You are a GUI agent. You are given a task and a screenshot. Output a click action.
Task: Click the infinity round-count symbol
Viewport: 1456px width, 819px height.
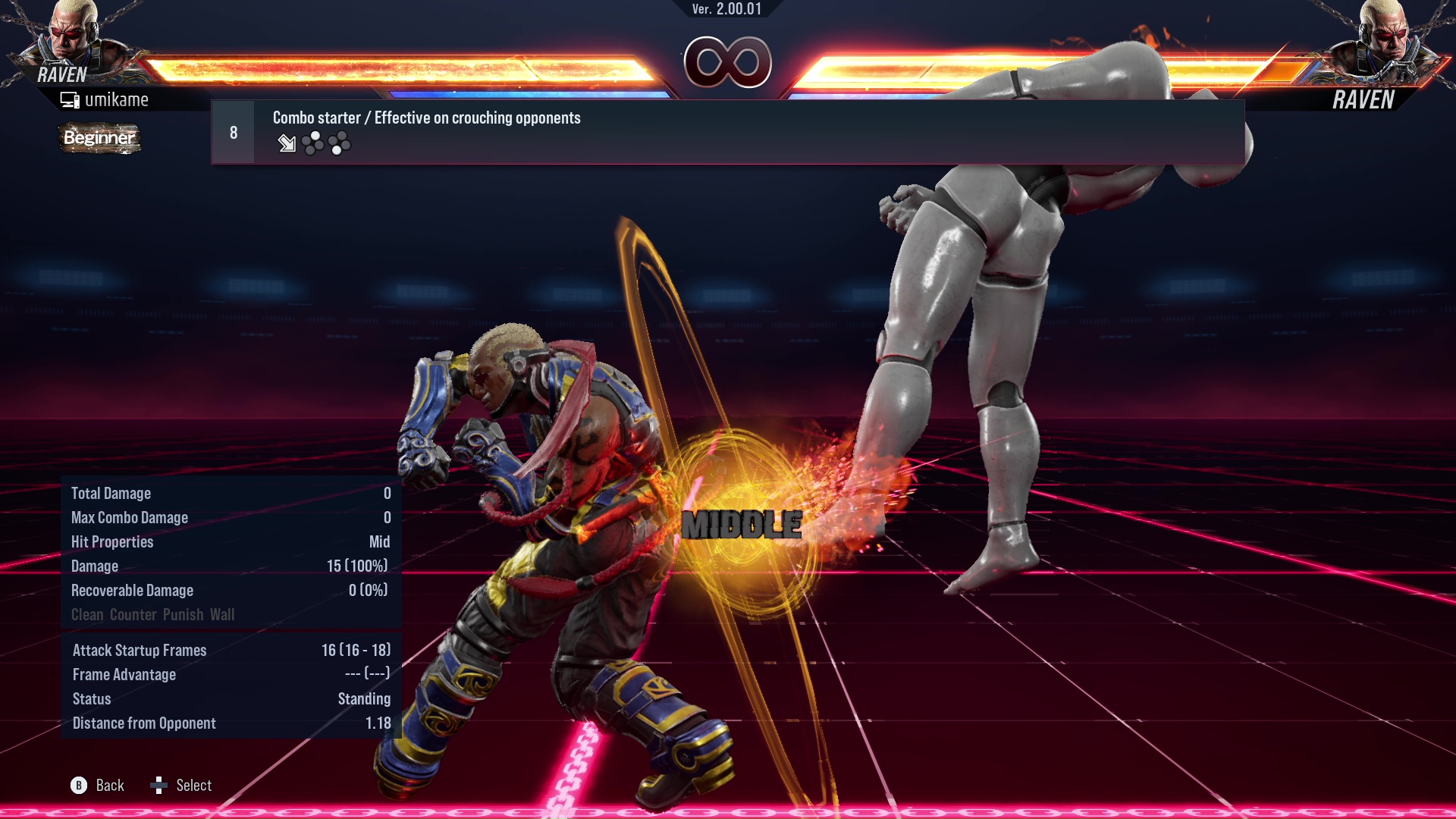tap(726, 62)
